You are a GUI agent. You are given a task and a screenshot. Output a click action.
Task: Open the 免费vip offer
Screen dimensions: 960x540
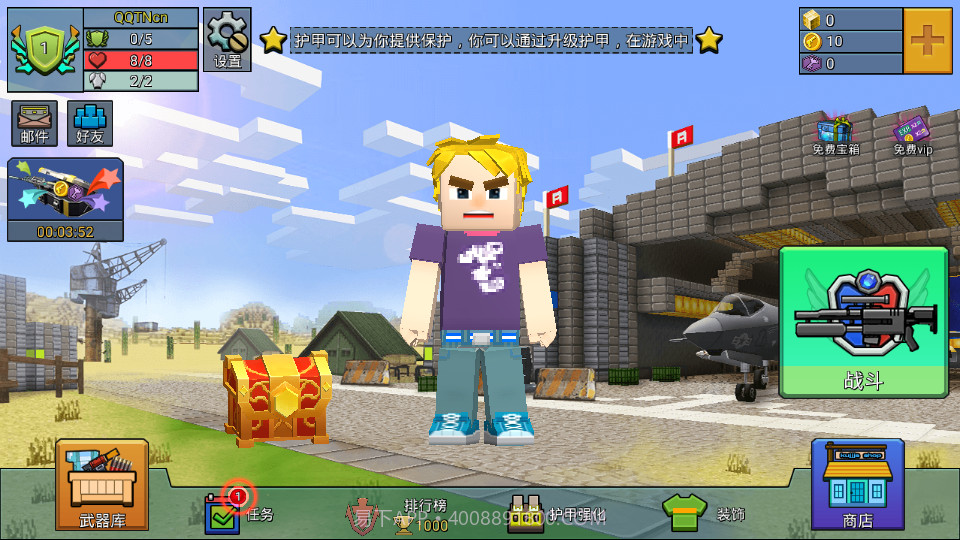point(911,136)
